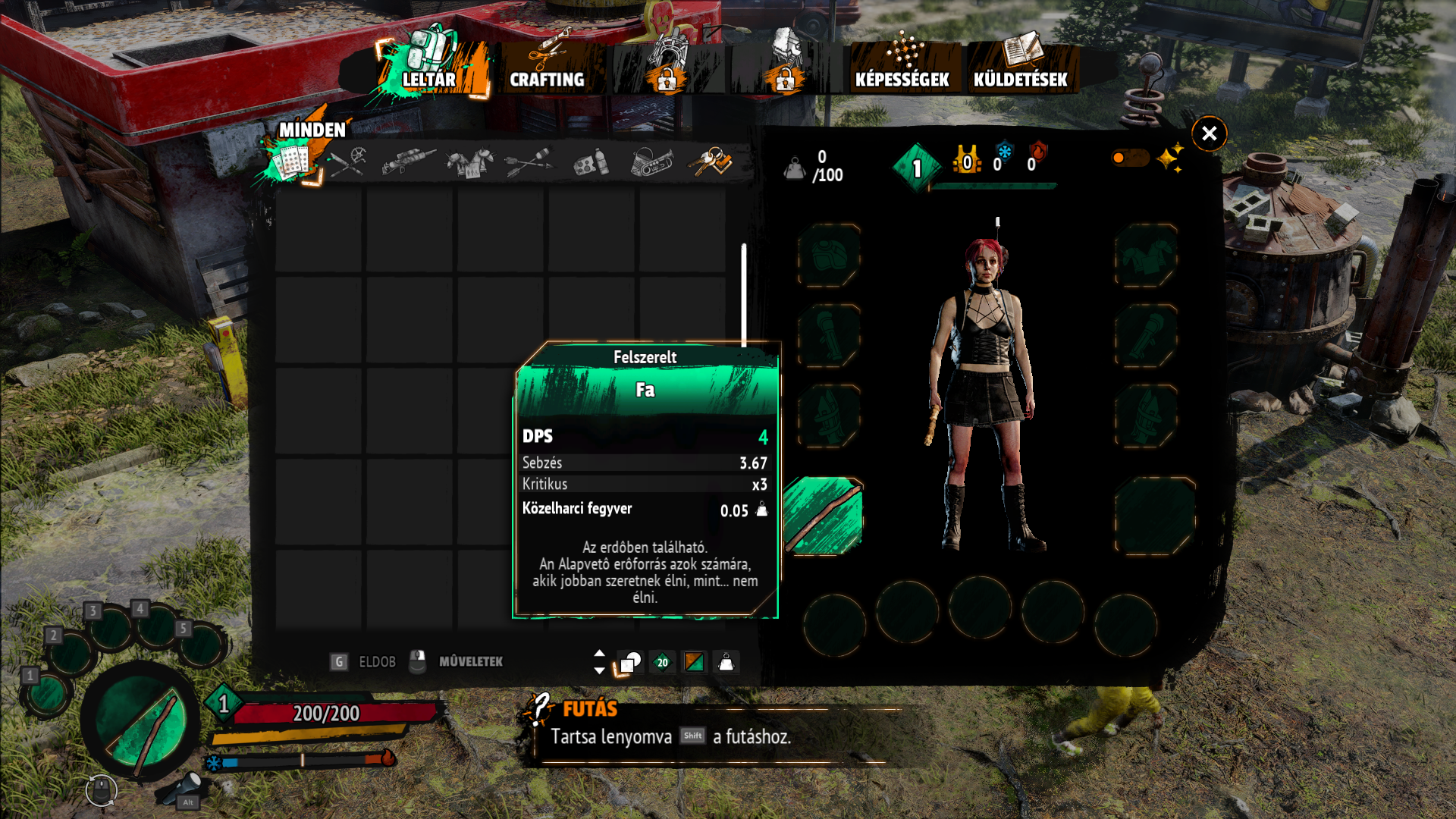Toggle sort direction arrows
The height and width of the screenshot is (819, 1456).
pos(599,662)
